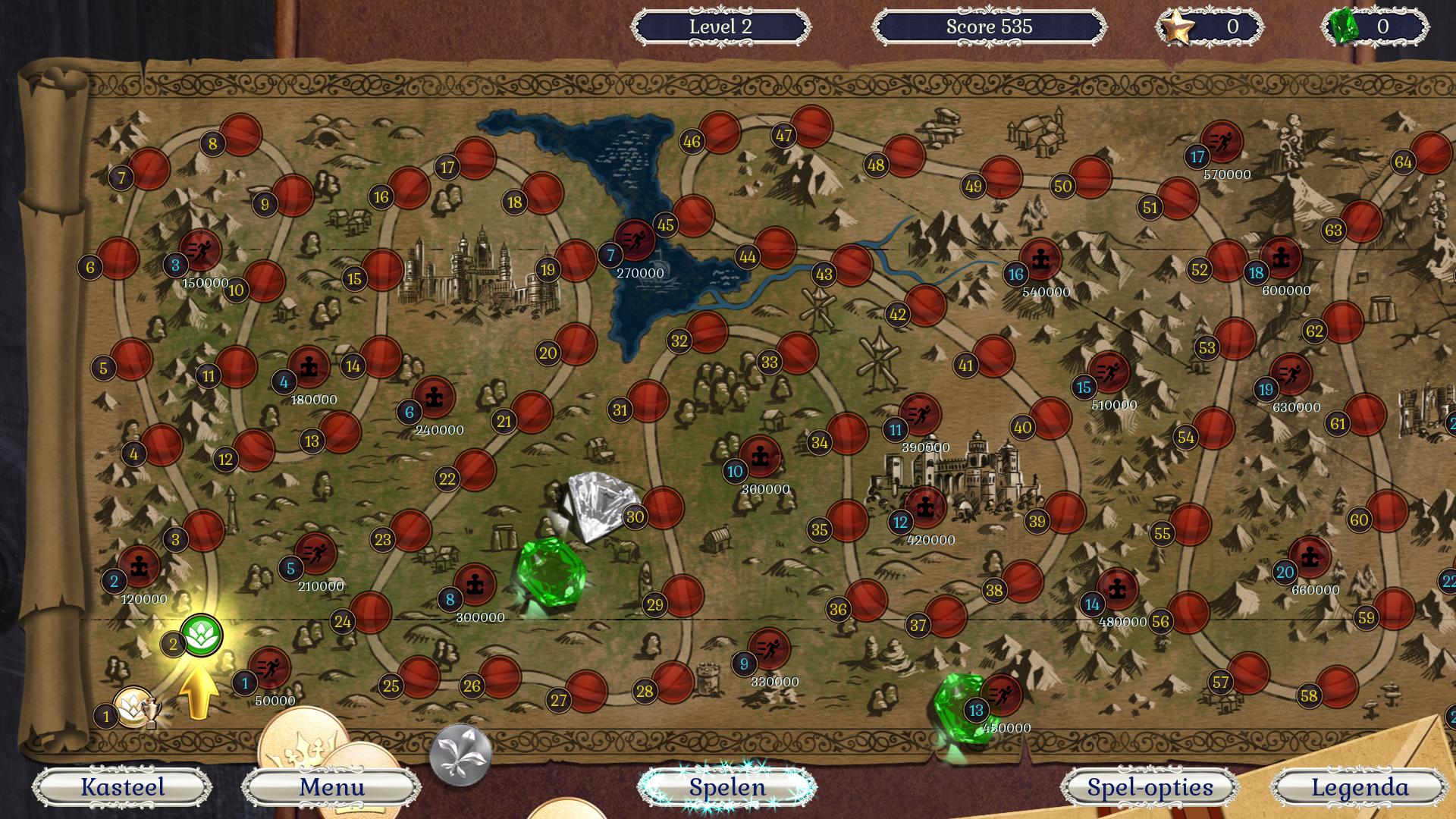1456x819 pixels.
Task: Select completed level 1 trophy node
Action: [x=134, y=707]
